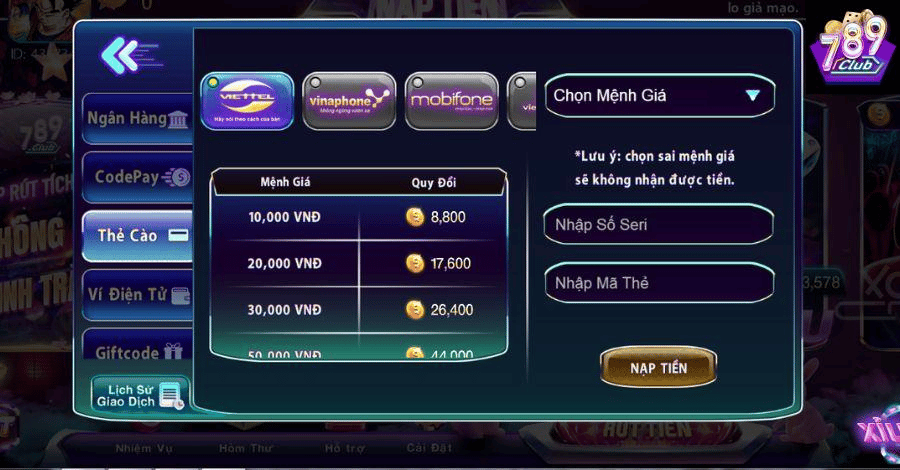
Task: Switch to the Ngân Hàng tab
Action: tap(137, 119)
